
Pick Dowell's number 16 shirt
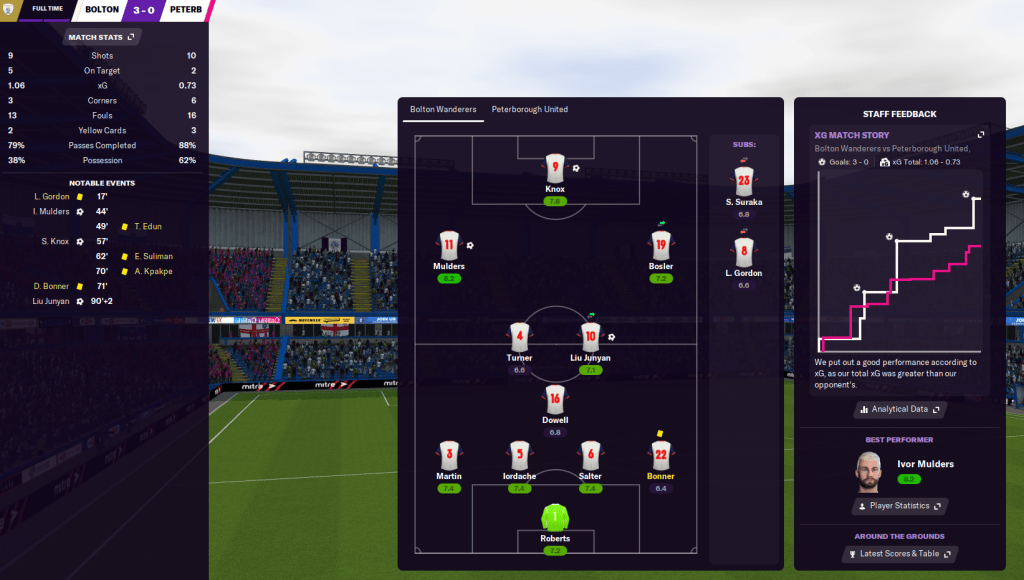(x=555, y=399)
